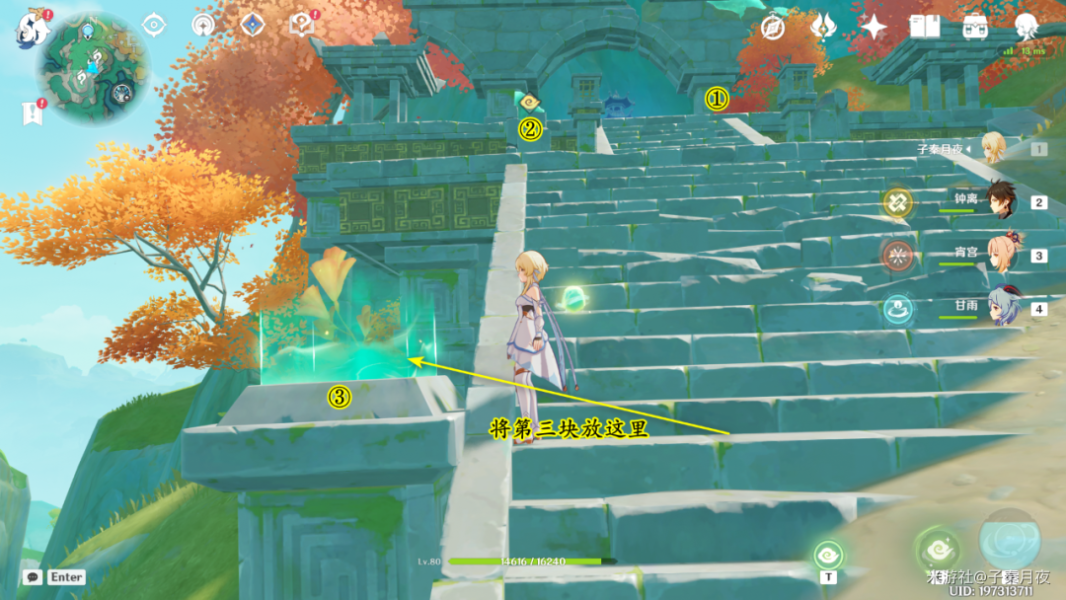Use the small cloud gadget marked T
The height and width of the screenshot is (600, 1066).
coord(827,555)
